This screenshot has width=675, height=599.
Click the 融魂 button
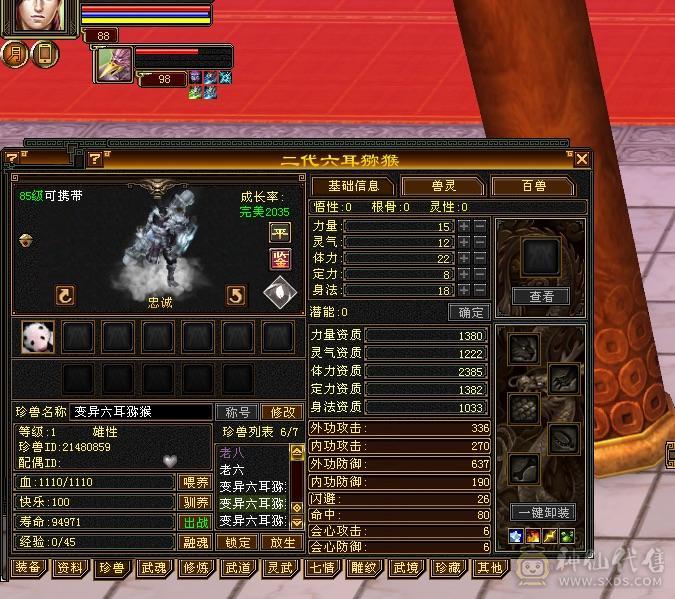(x=194, y=543)
